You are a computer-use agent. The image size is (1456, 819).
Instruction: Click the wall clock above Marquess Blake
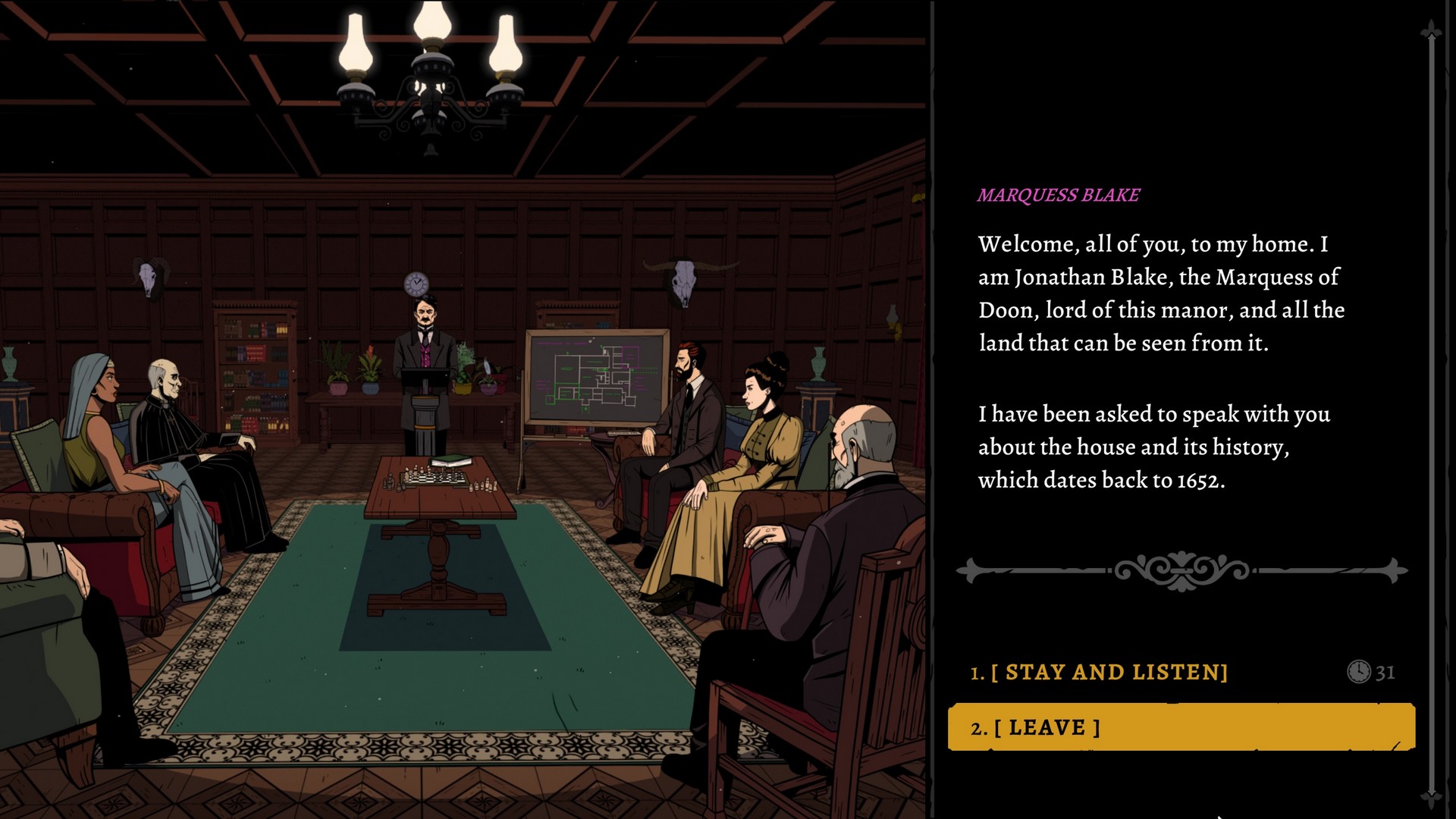point(418,283)
